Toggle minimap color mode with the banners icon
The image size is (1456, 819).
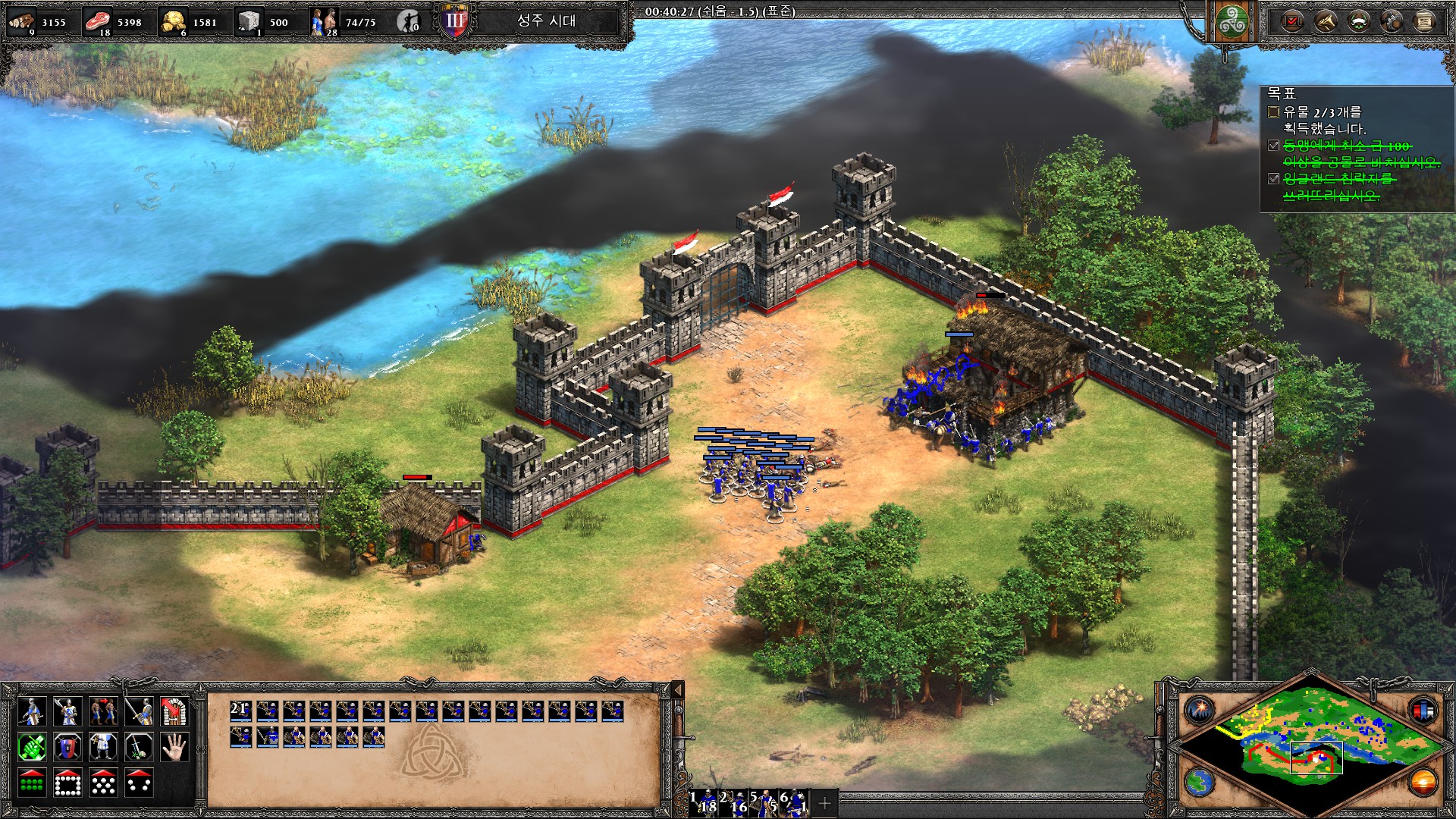(x=1423, y=711)
